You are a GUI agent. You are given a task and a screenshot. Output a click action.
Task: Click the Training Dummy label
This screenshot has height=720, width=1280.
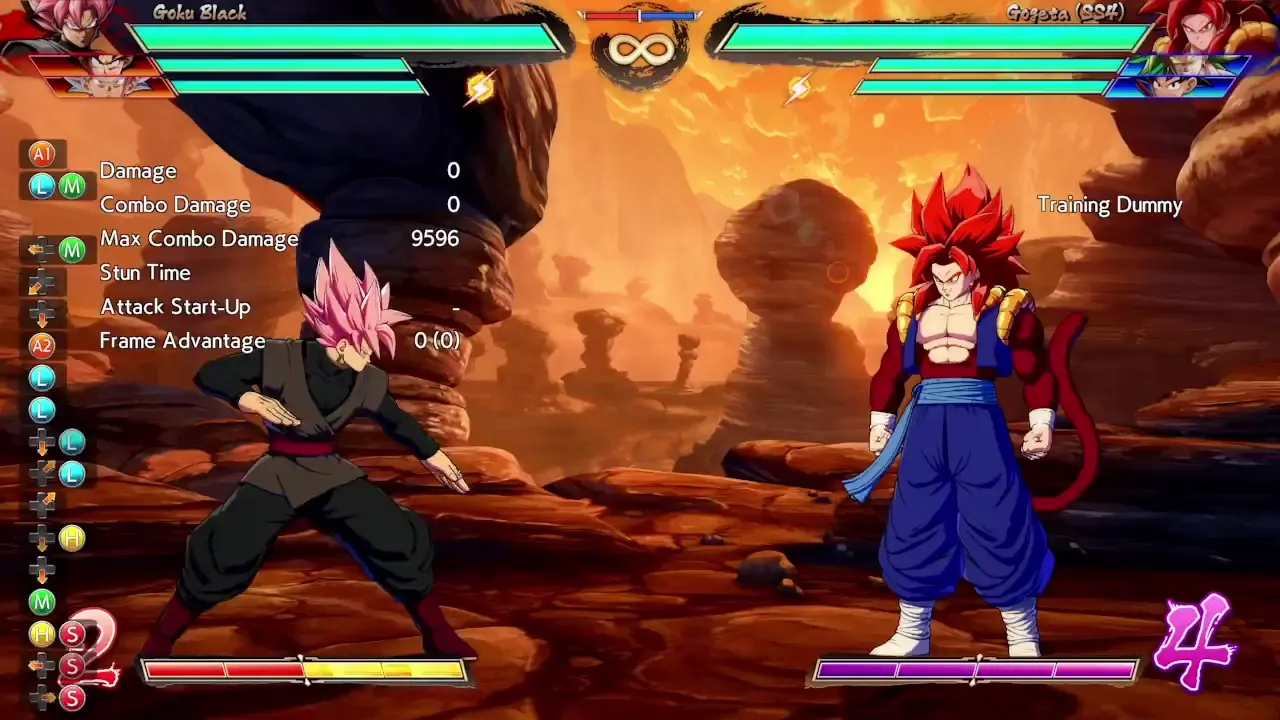point(1111,204)
